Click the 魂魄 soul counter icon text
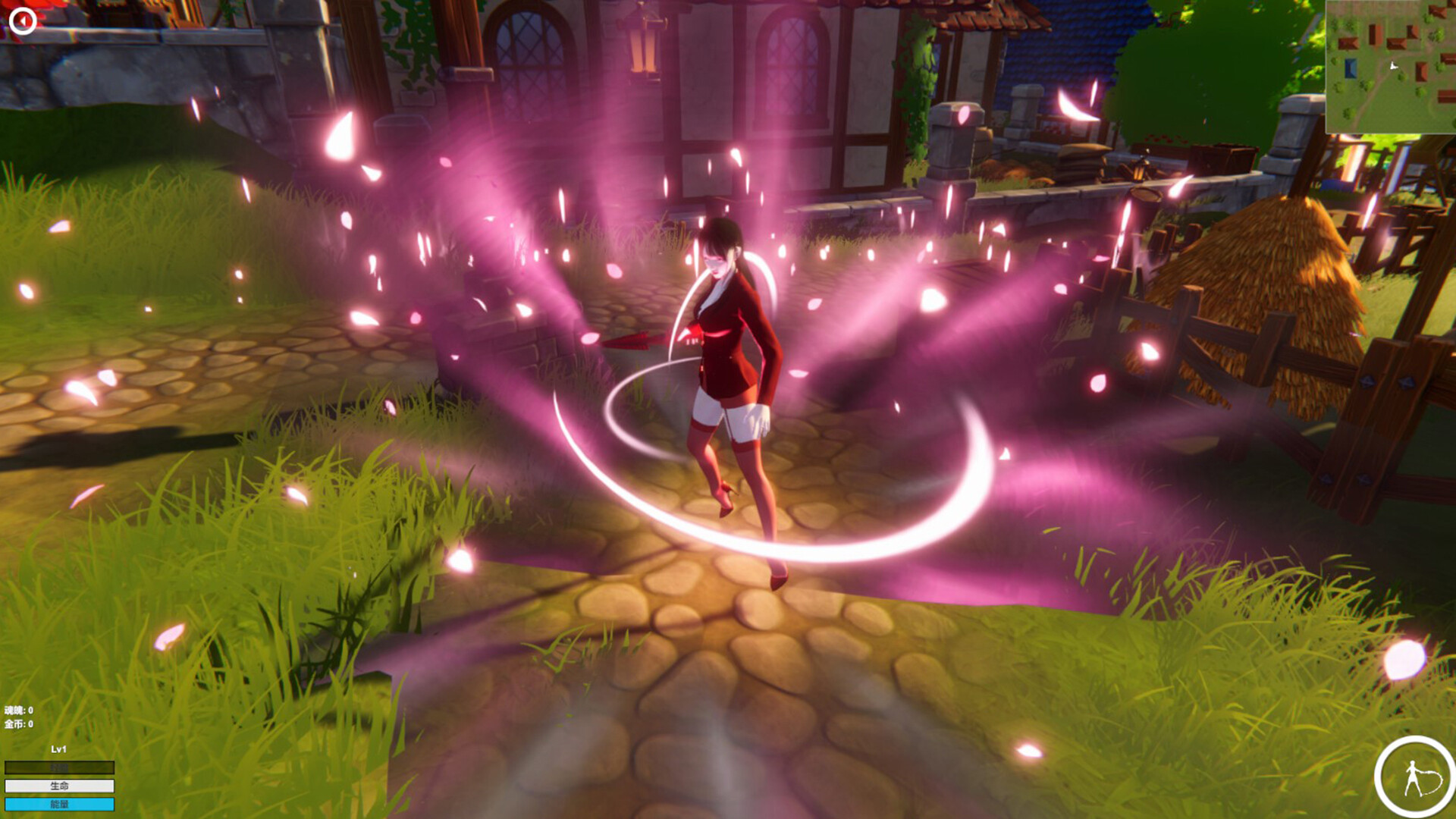This screenshot has width=1456, height=819. click(17, 711)
